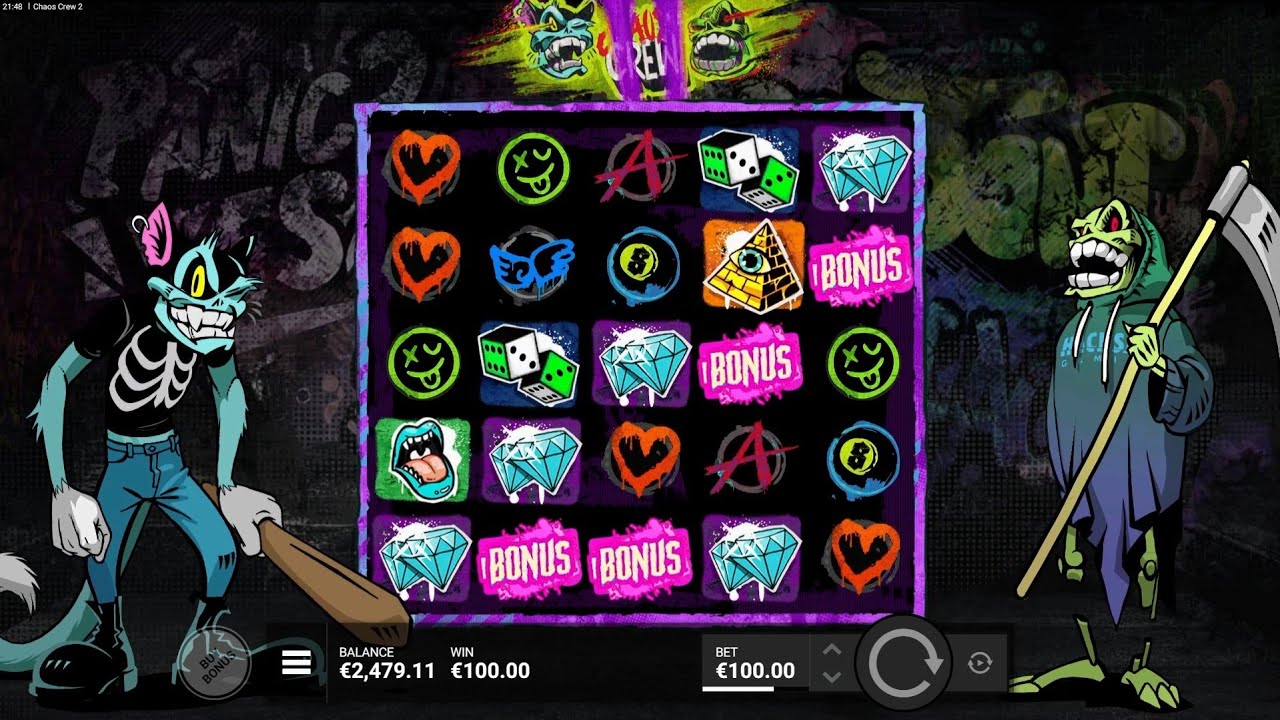Open the hamburger game menu

click(x=295, y=660)
